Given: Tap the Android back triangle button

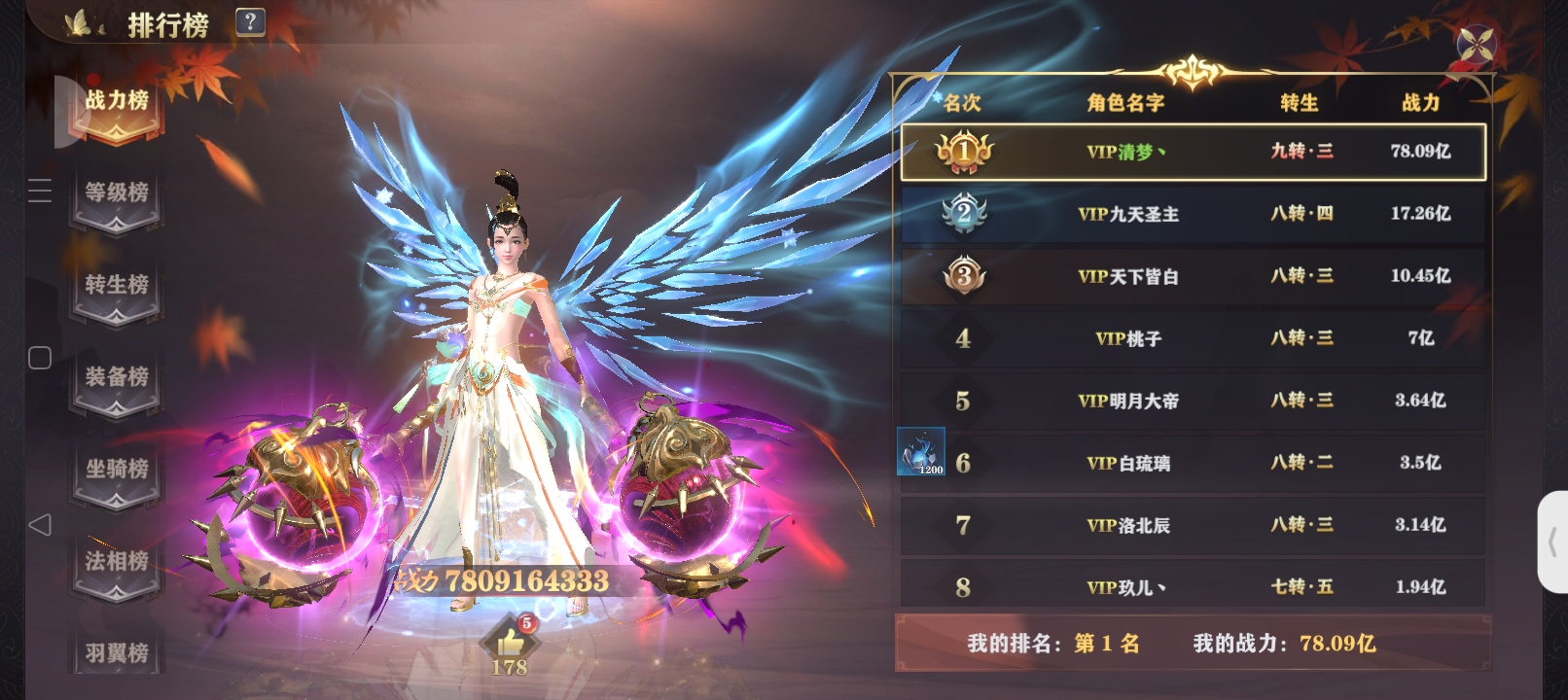Looking at the screenshot, I should pyautogui.click(x=40, y=525).
